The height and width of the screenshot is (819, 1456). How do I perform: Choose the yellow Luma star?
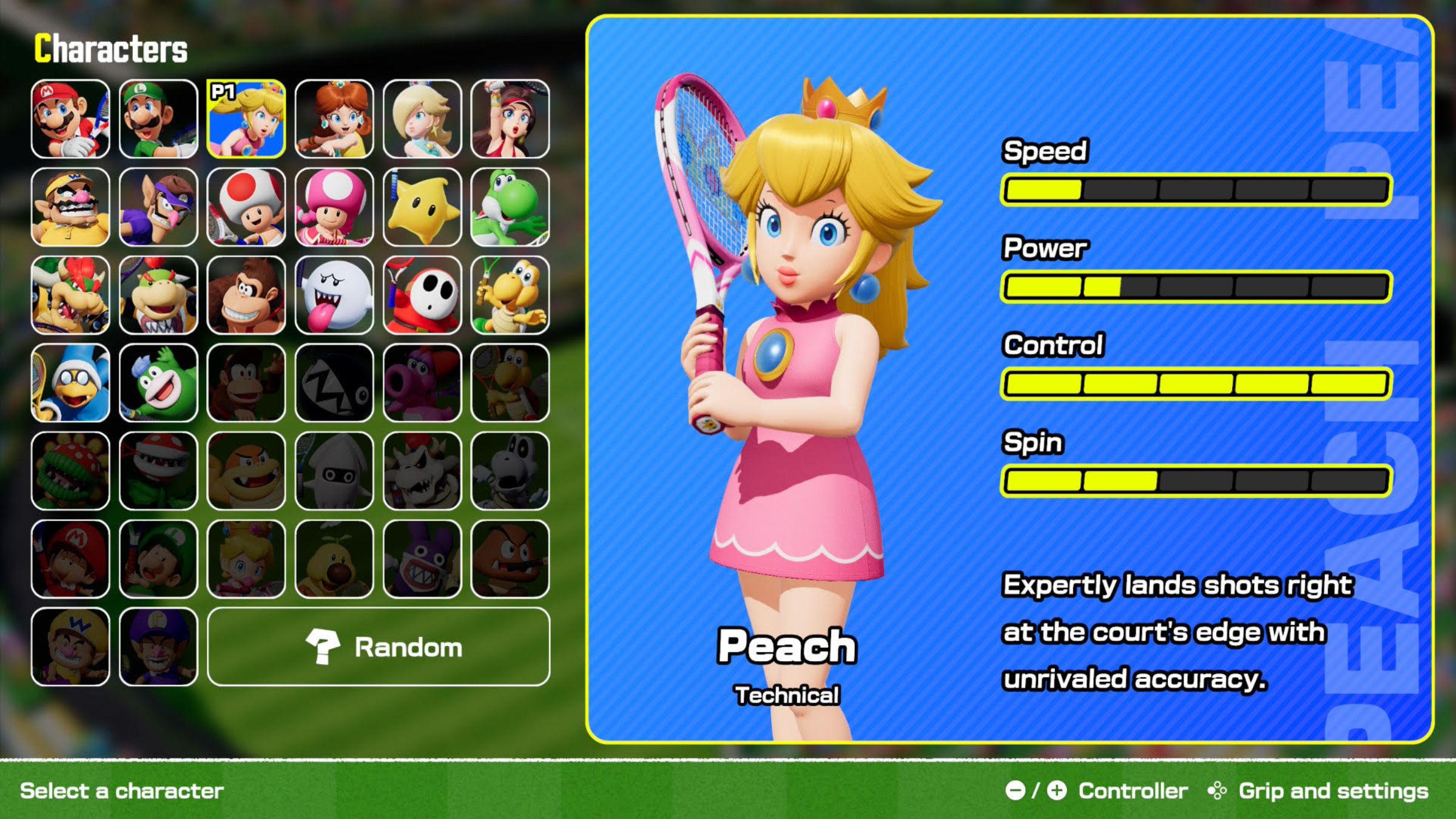pos(422,207)
